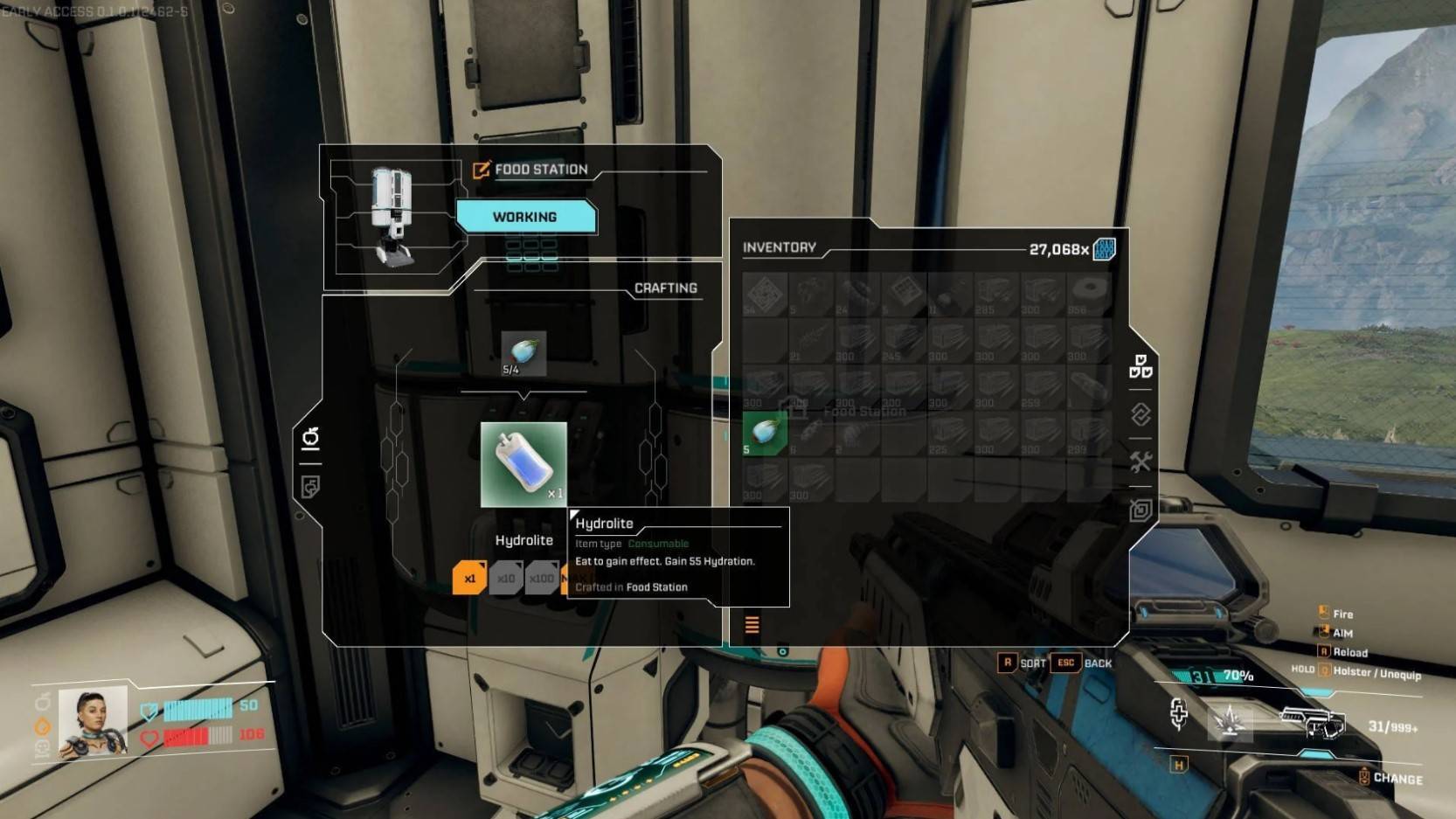Open the food recipes tab with apple icon
Image resolution: width=1456 pixels, height=819 pixels.
310,437
